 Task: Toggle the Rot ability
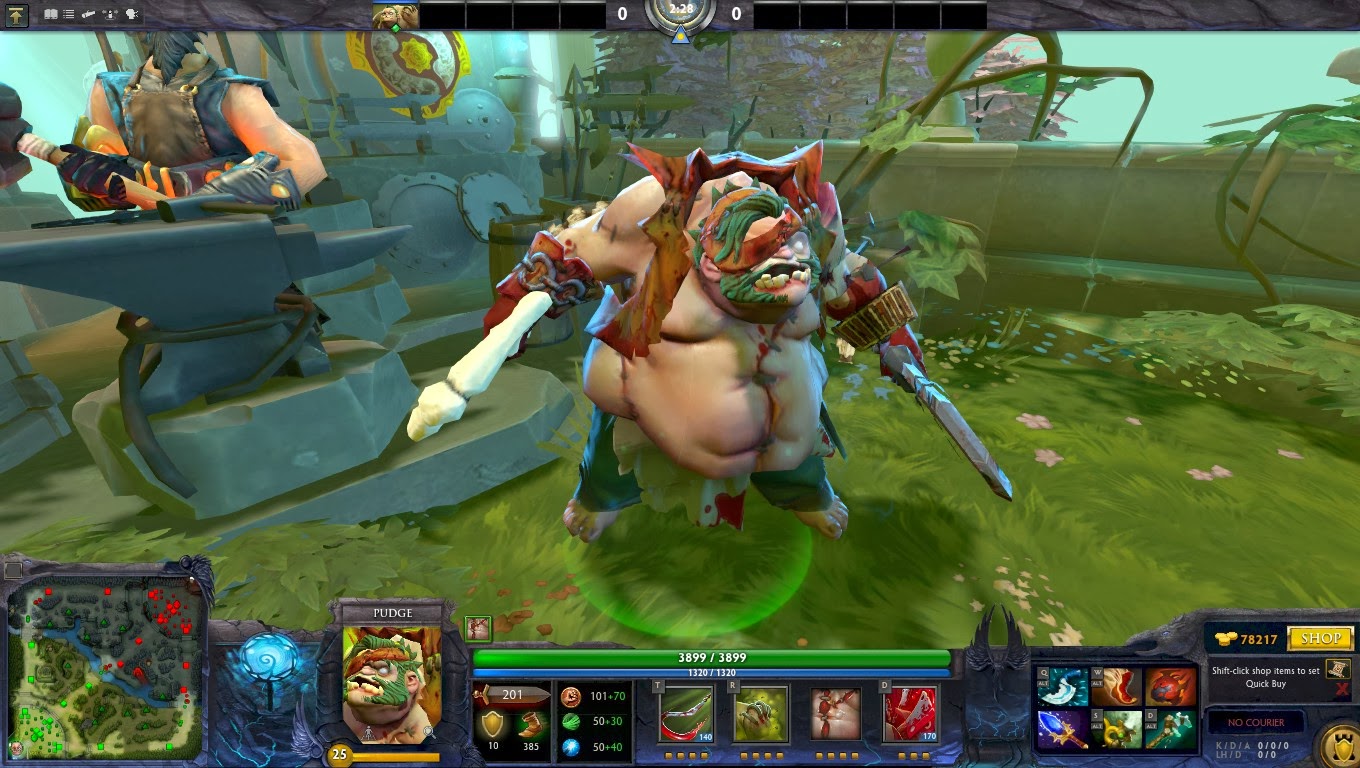click(x=760, y=713)
